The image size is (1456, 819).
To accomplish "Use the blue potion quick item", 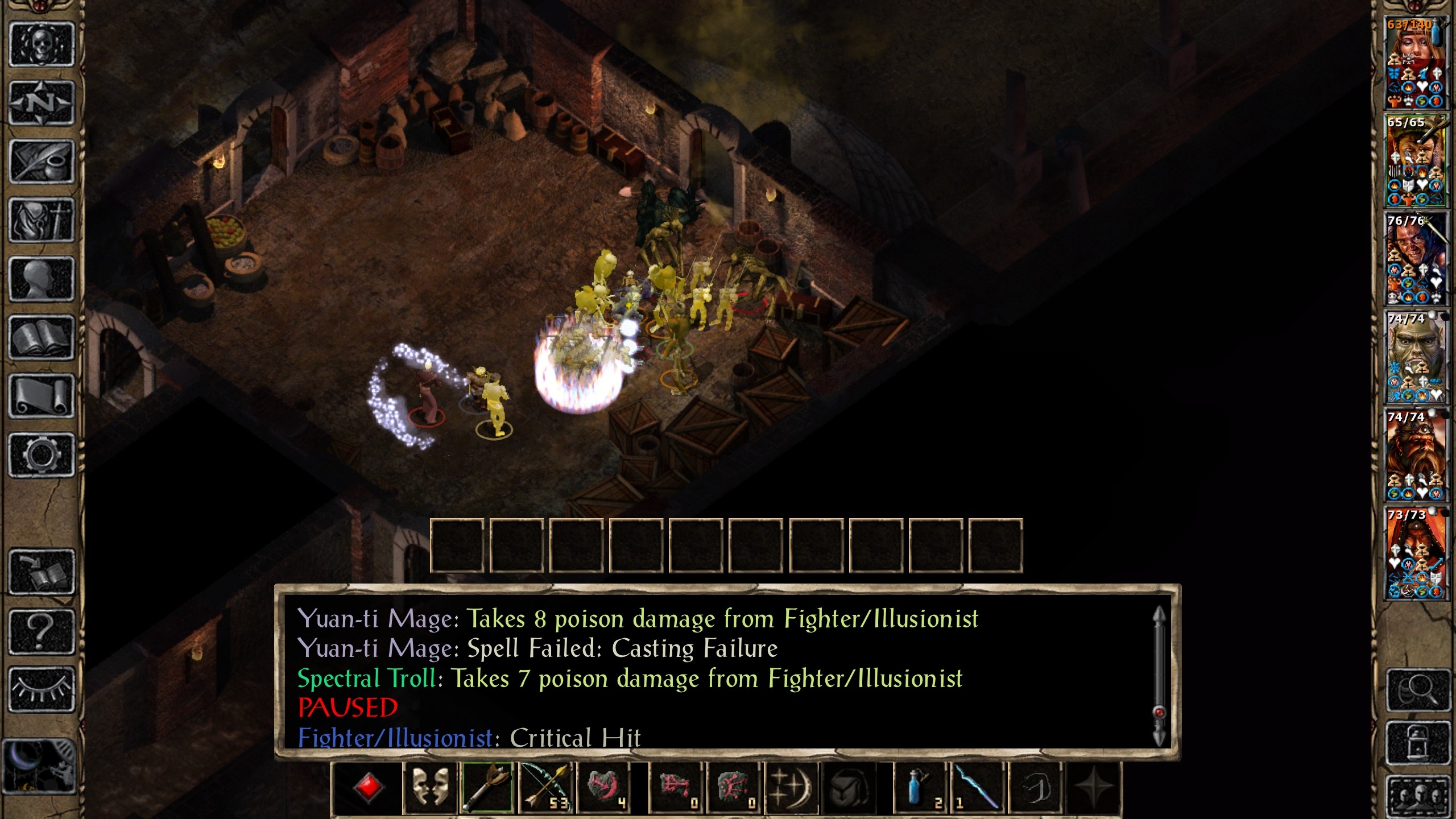I will pos(920,787).
